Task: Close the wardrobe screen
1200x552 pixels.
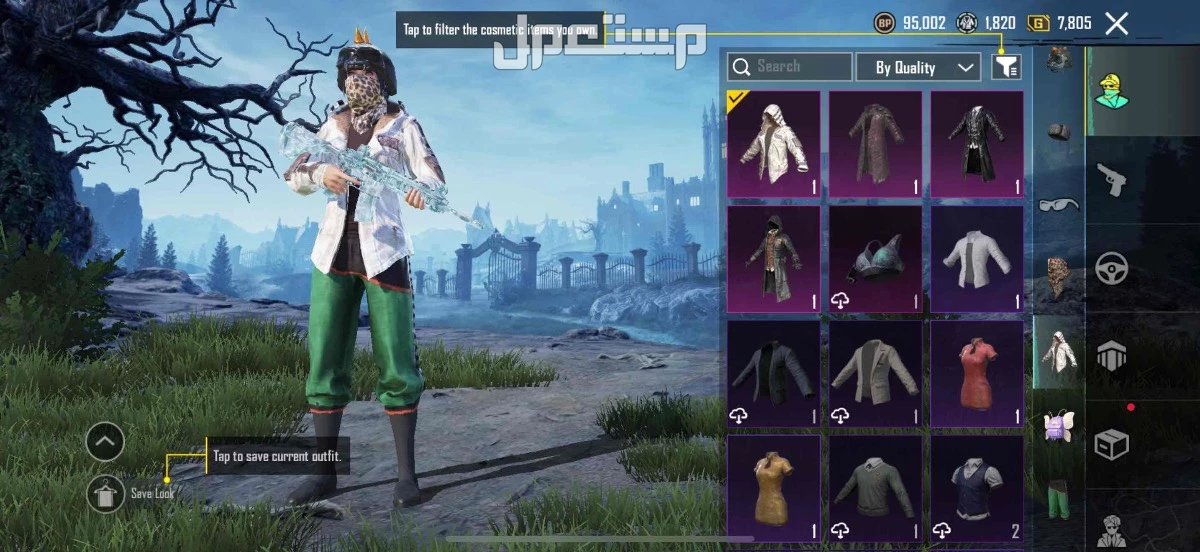Action: click(x=1116, y=24)
